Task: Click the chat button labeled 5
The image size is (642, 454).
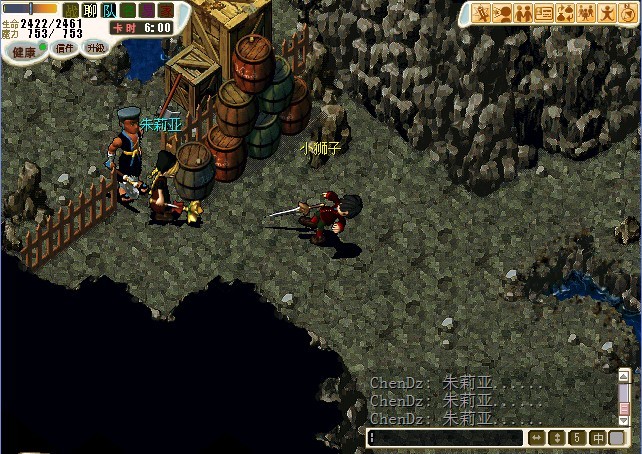Action: 577,437
